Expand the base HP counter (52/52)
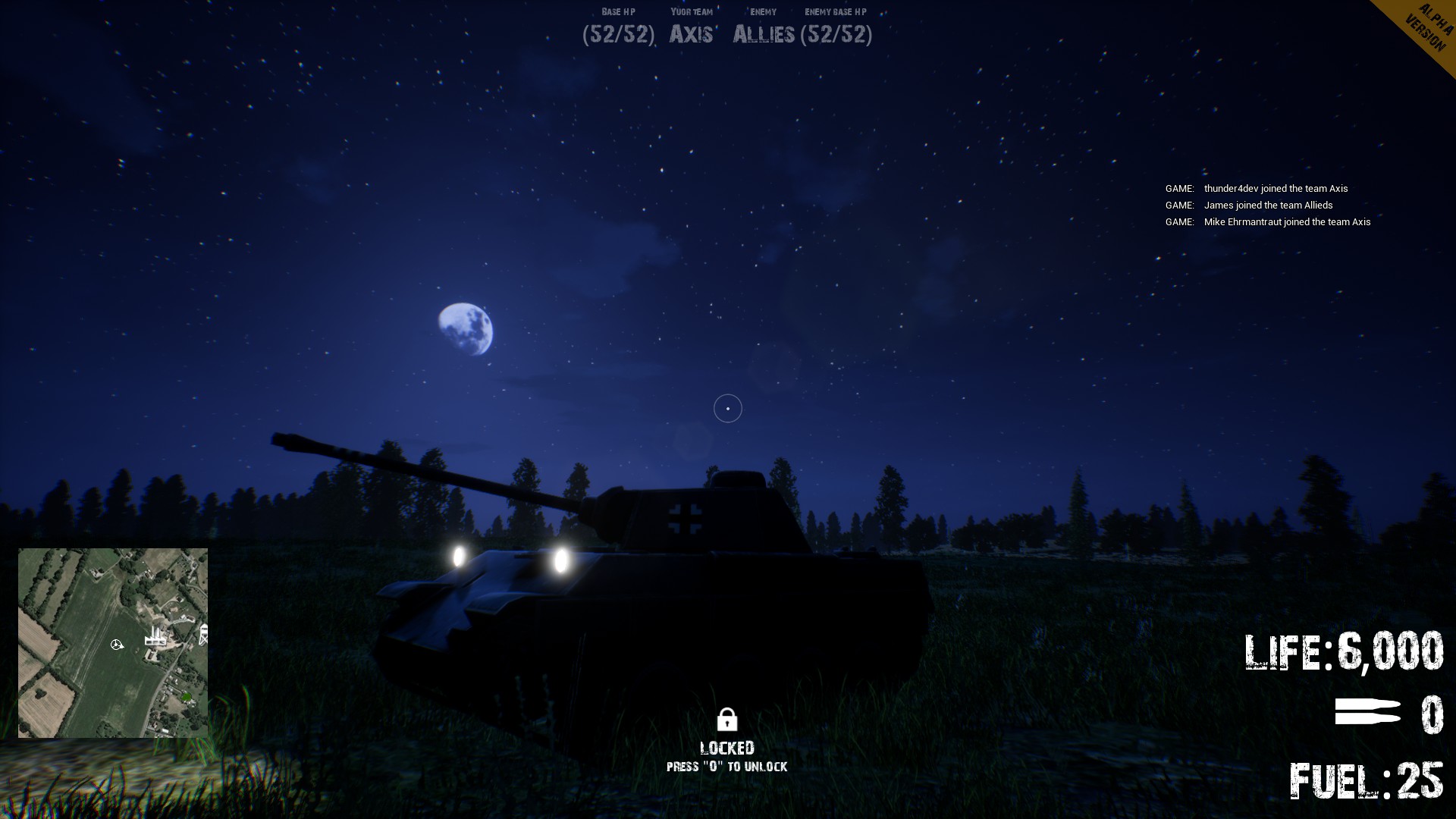The width and height of the screenshot is (1456, 819). (619, 34)
